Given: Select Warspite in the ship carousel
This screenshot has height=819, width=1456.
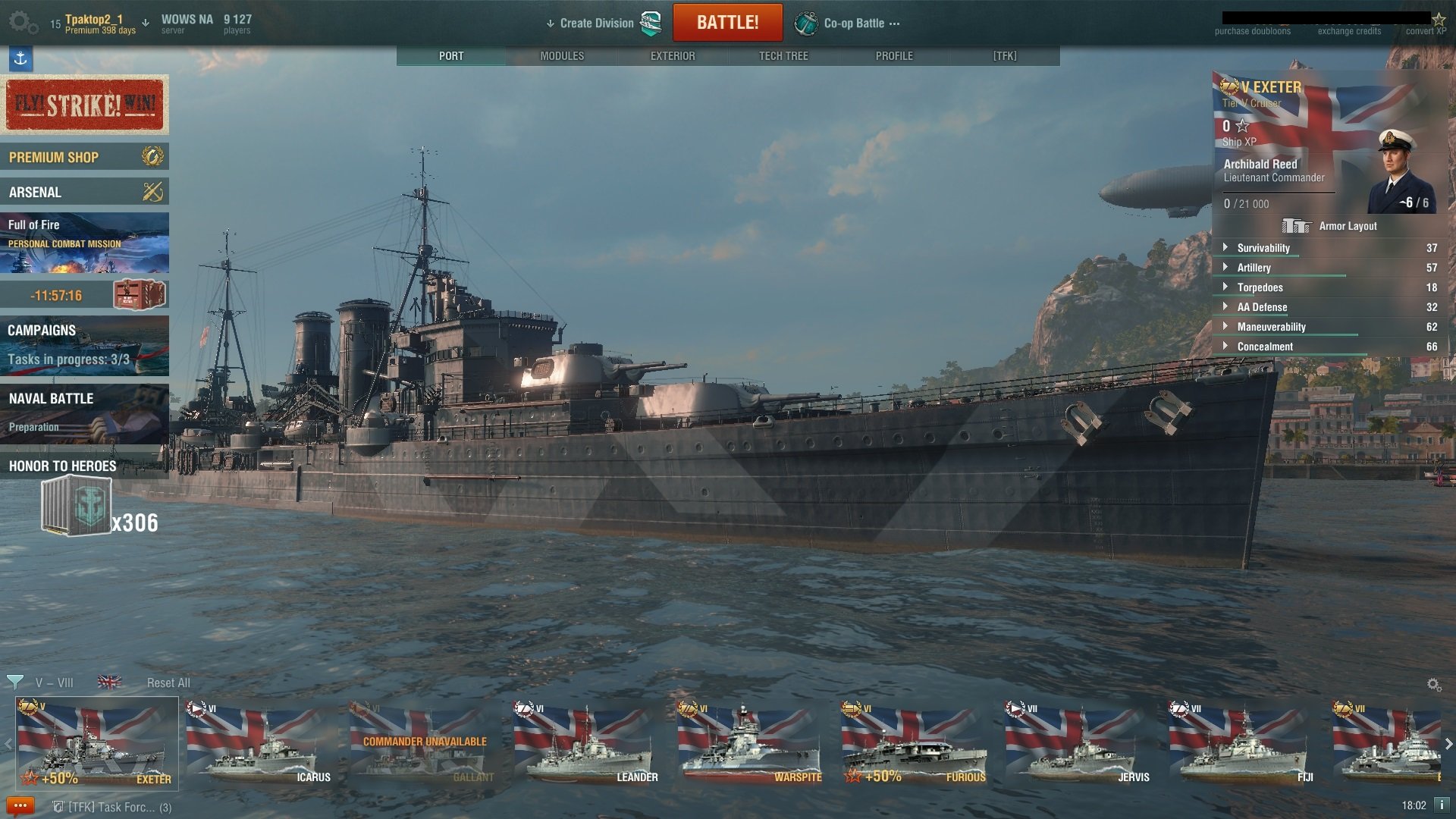Looking at the screenshot, I should click(749, 743).
